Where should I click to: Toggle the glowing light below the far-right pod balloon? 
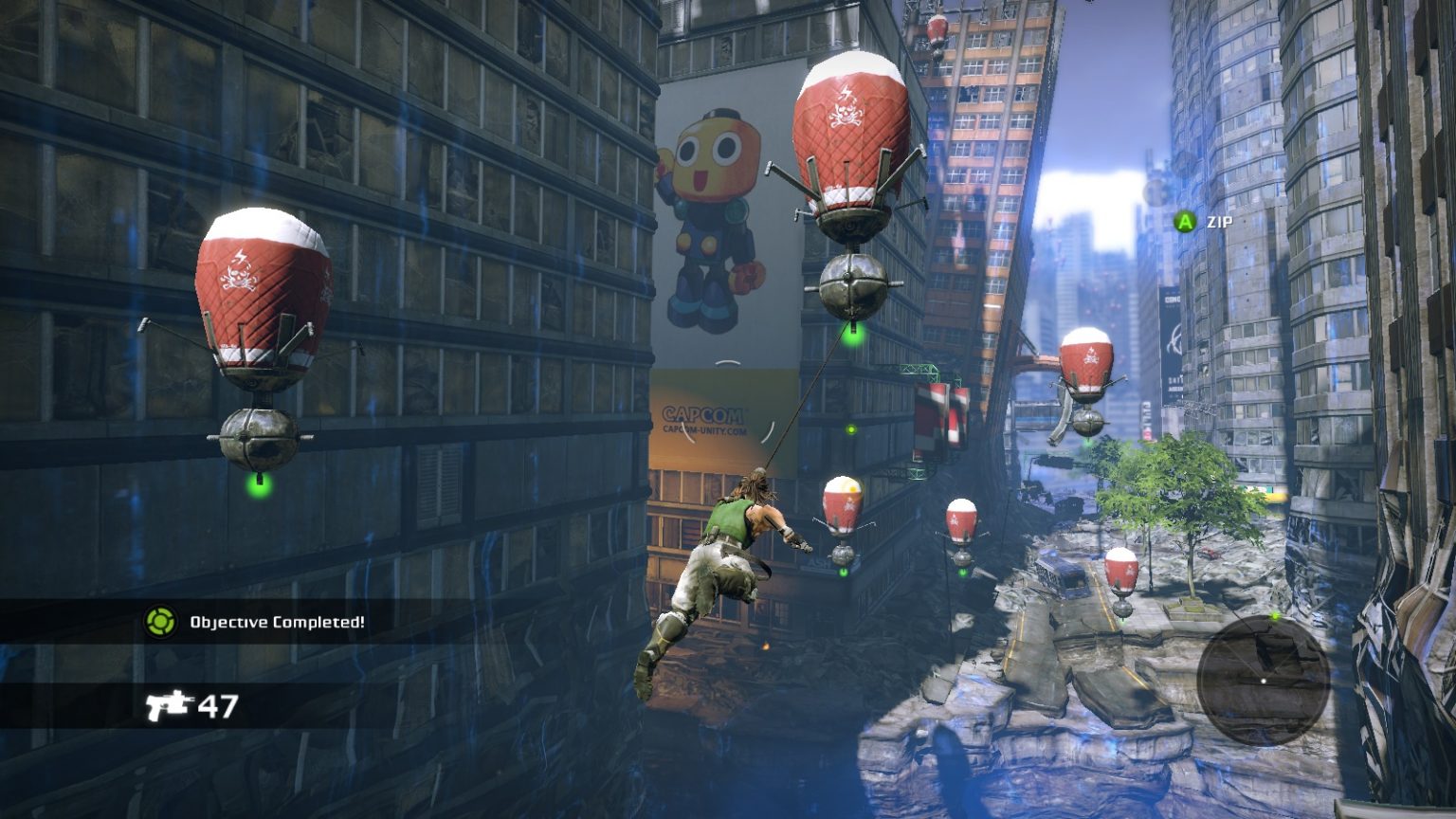tap(1121, 623)
